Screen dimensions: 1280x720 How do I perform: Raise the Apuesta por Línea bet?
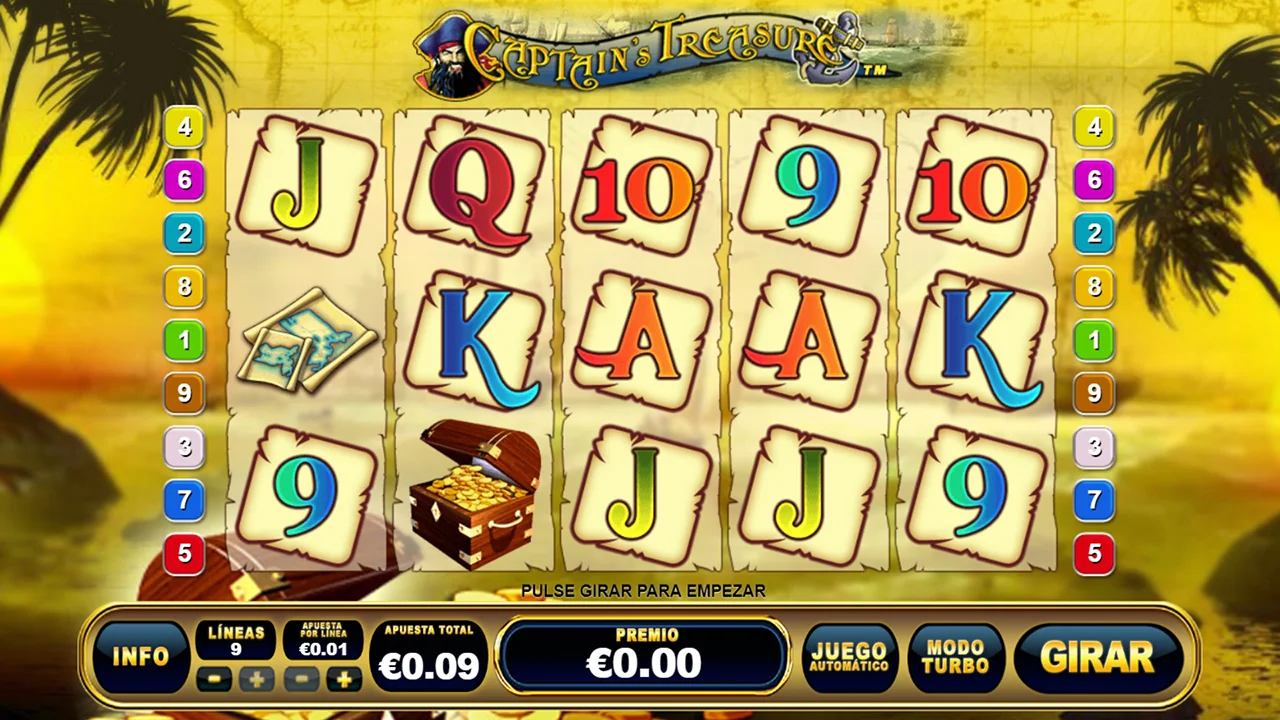344,680
